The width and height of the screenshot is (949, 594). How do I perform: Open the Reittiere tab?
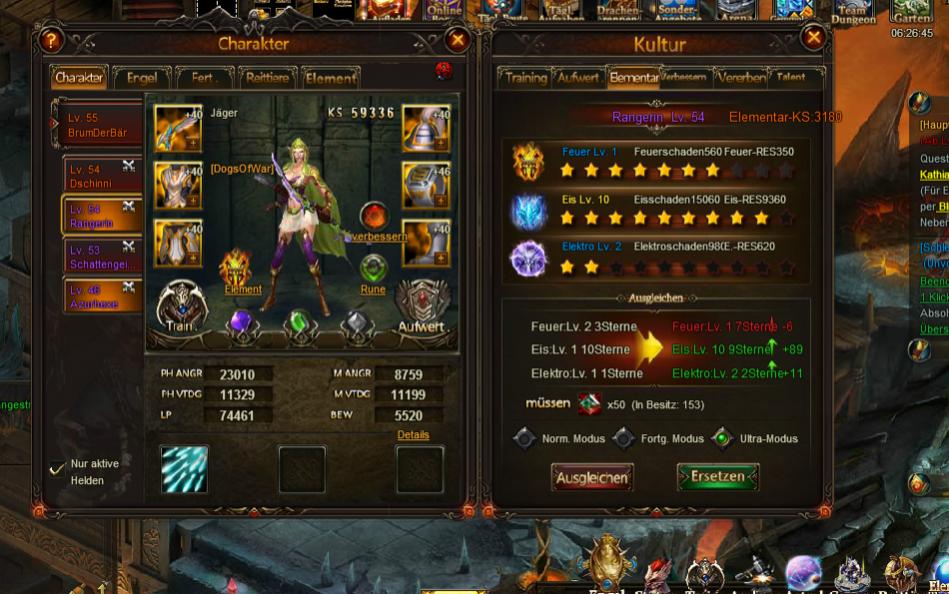(x=267, y=78)
